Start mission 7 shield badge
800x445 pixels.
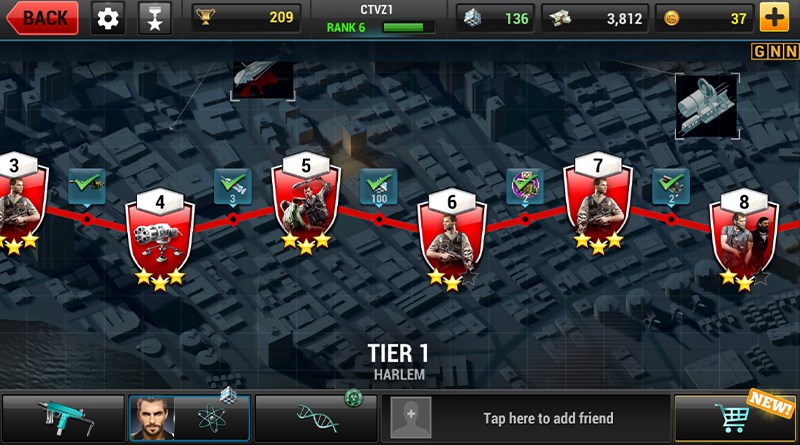598,200
